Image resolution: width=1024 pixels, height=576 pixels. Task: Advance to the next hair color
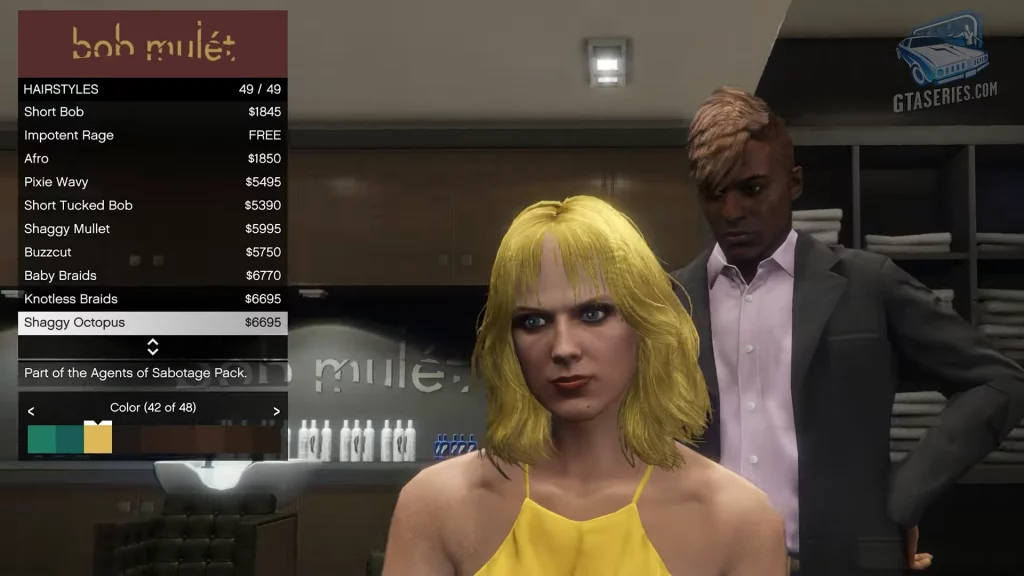(x=276, y=411)
